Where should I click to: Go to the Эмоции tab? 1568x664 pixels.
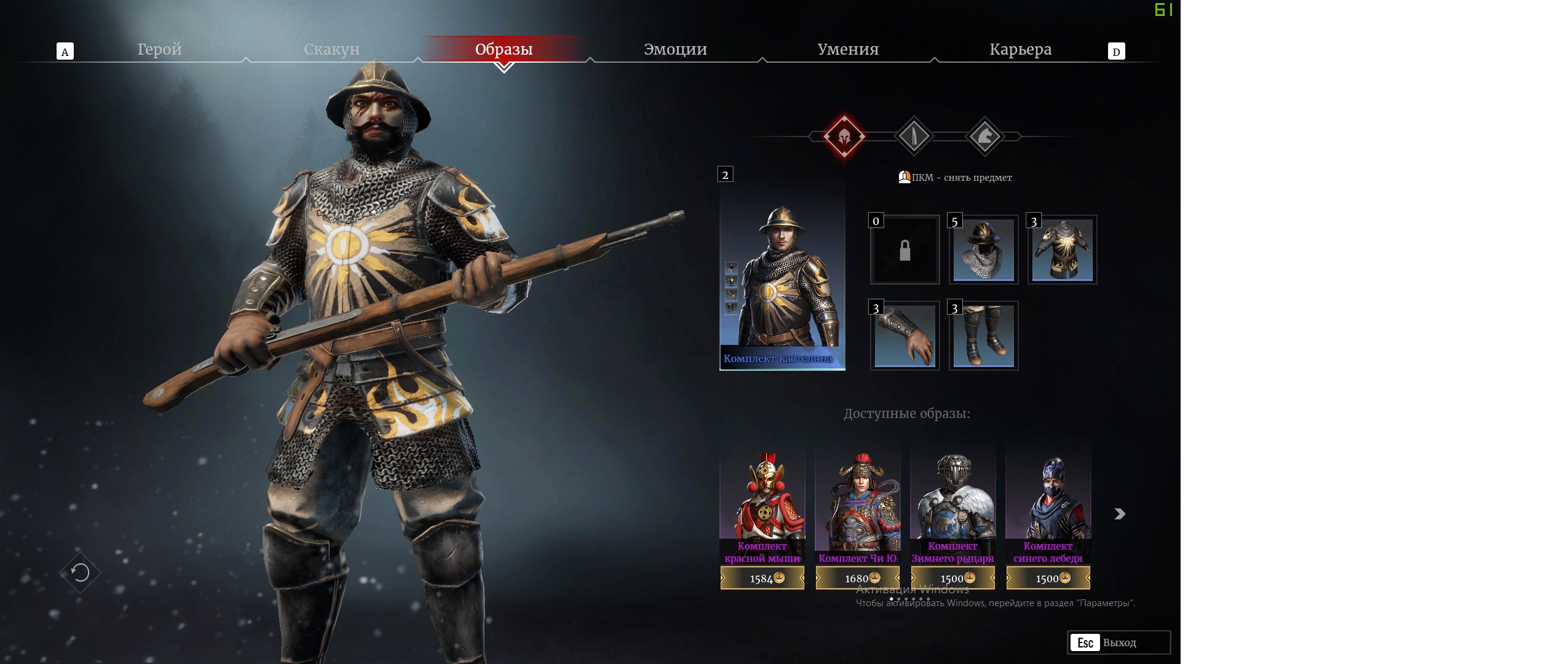point(675,49)
